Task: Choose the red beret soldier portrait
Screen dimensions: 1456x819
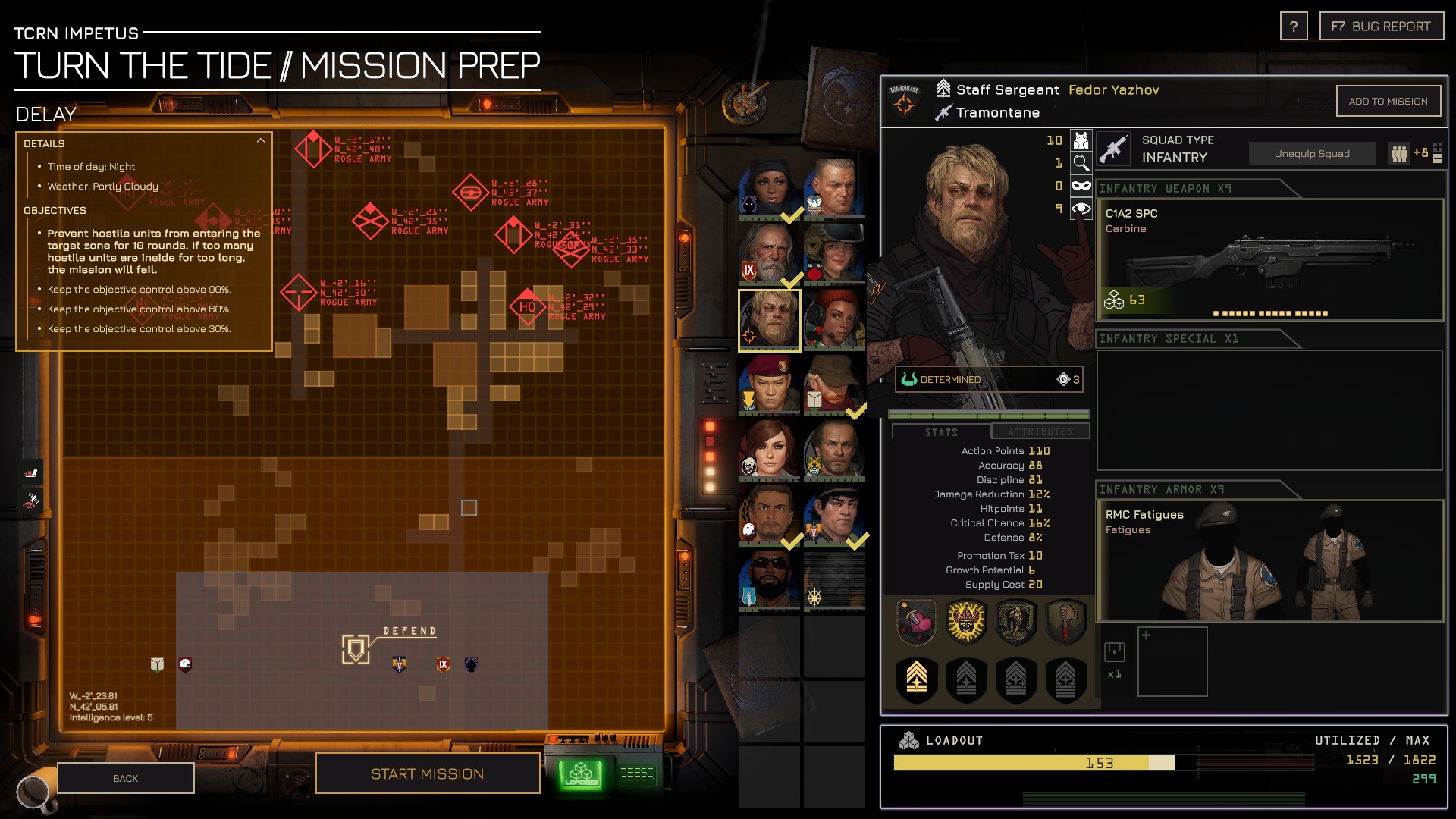Action: point(769,384)
